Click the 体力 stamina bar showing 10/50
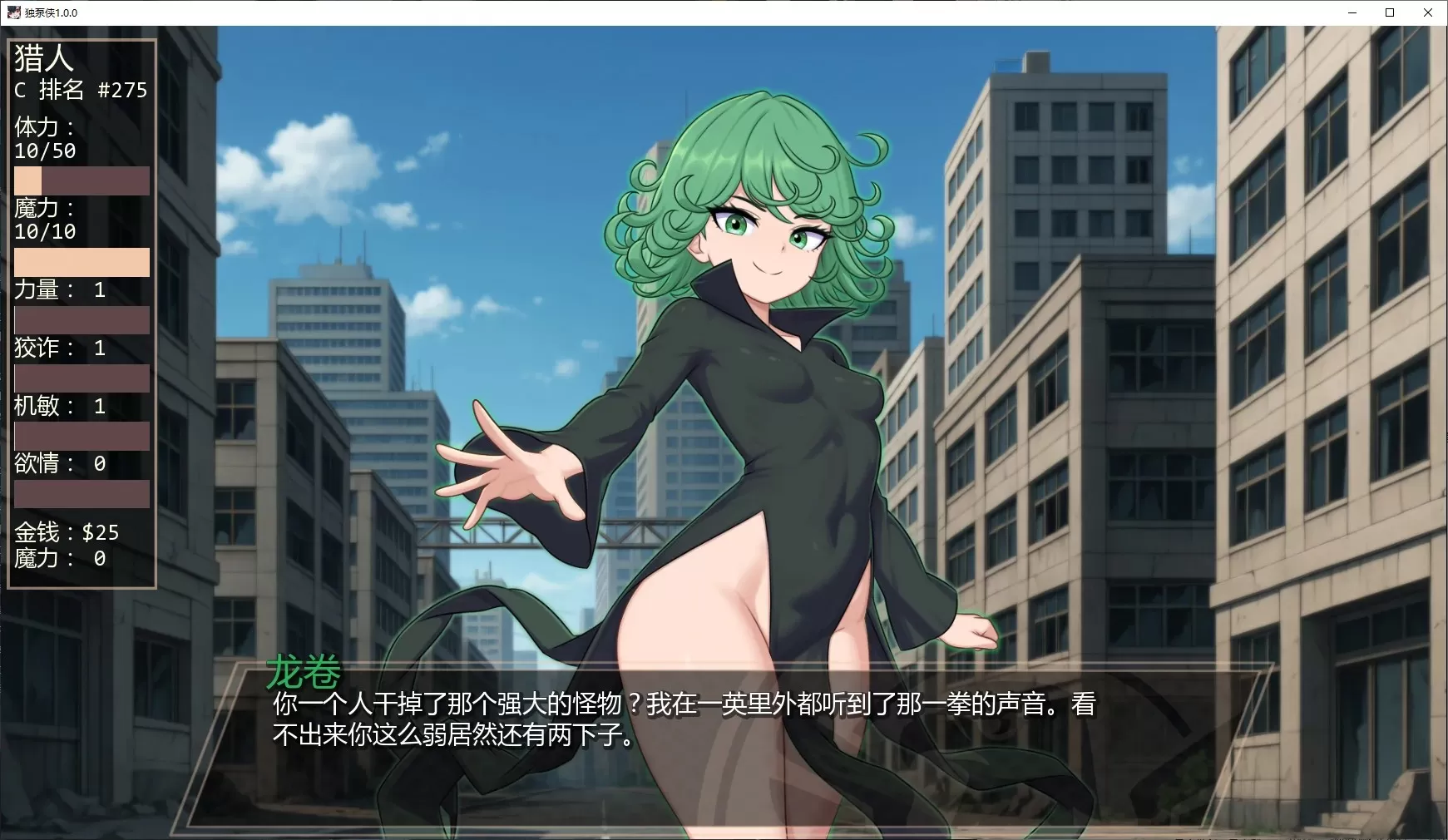 (81, 180)
